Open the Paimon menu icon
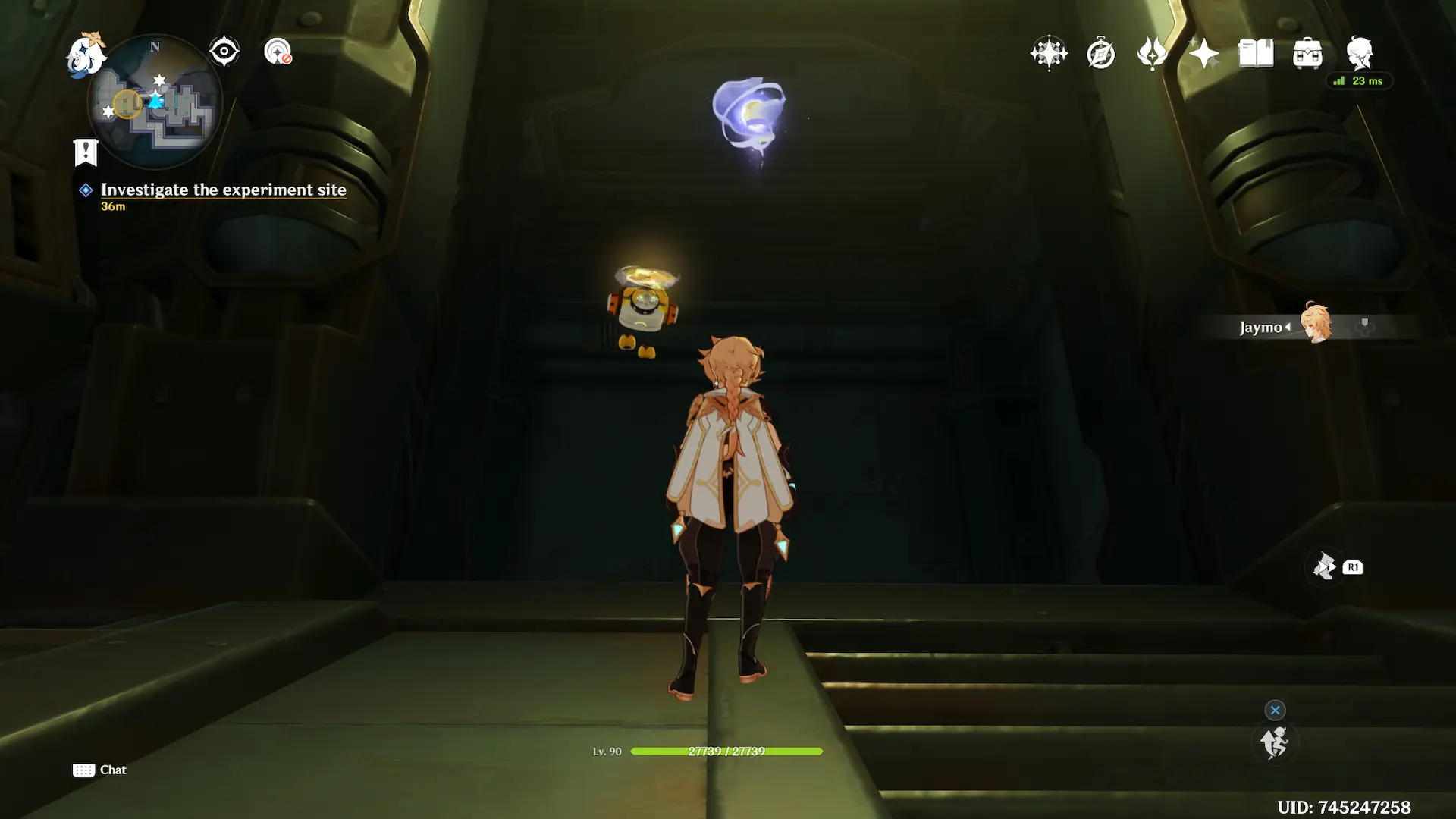 point(85,55)
